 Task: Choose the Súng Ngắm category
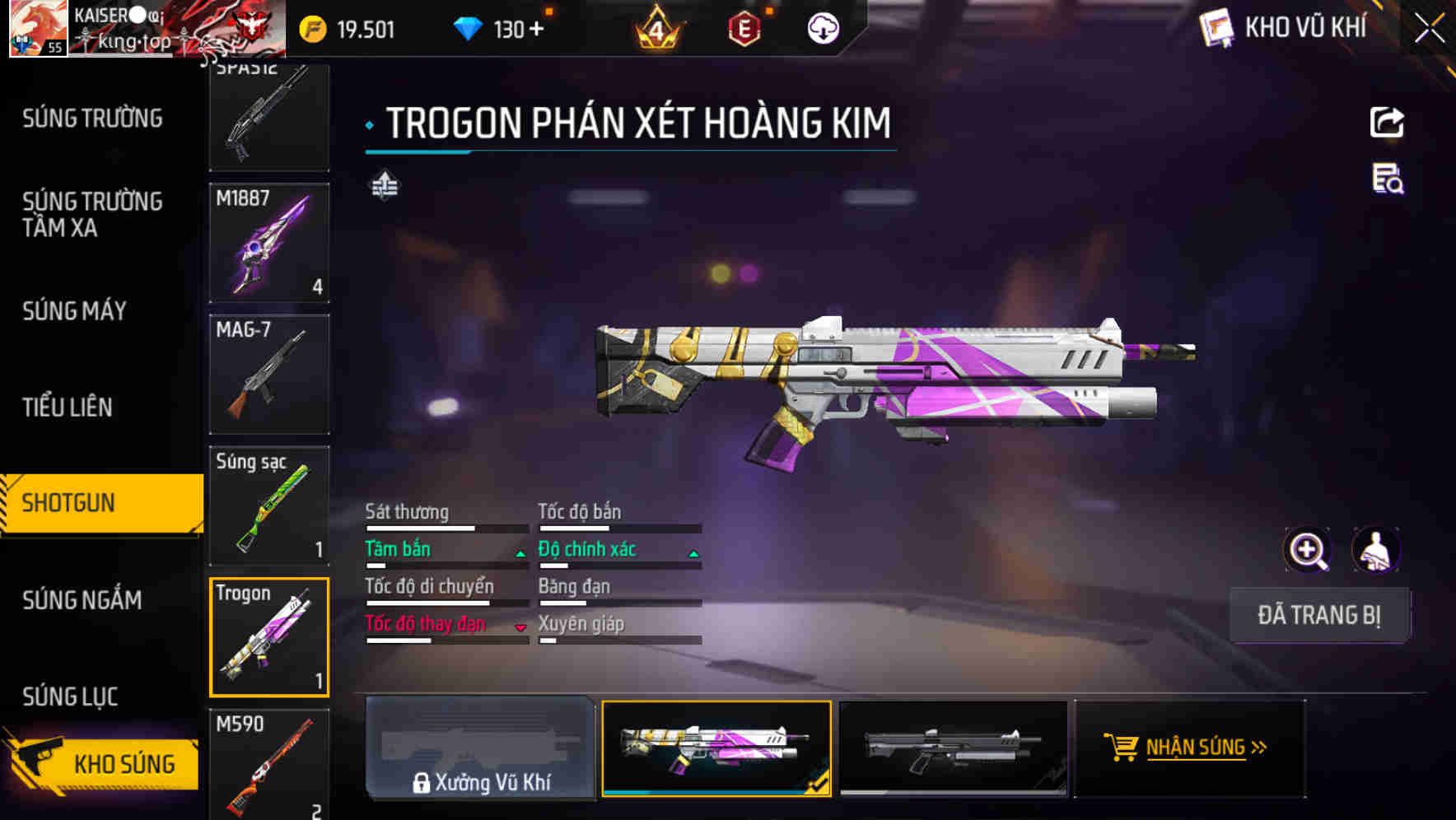point(82,600)
